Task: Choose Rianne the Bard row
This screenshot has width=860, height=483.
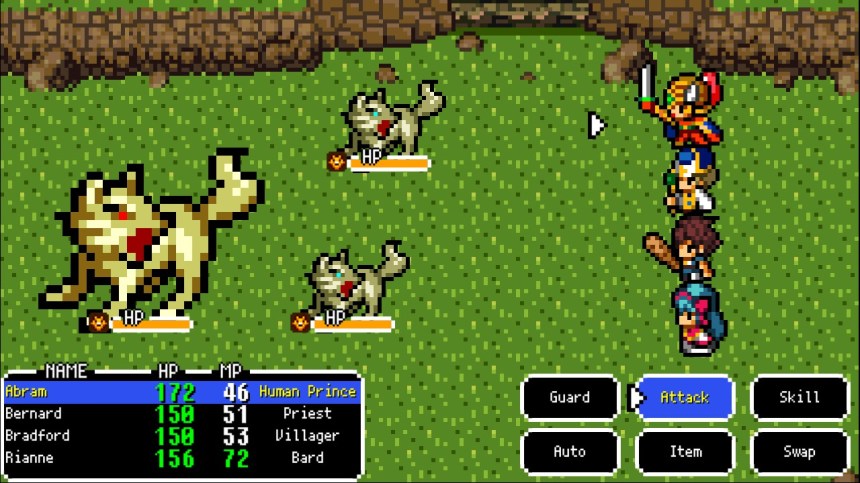Action: (180, 458)
